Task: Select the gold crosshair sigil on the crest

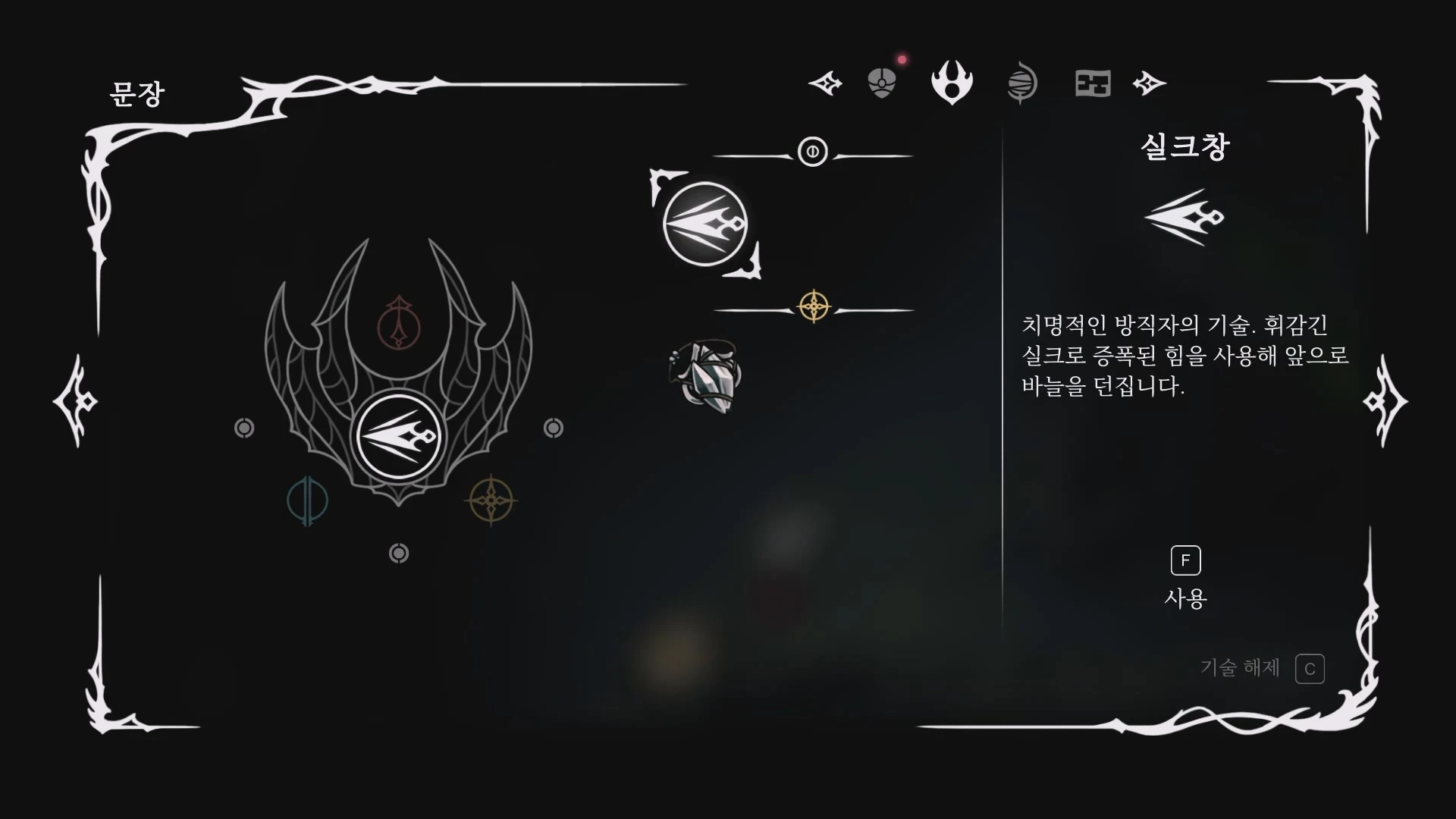Action: pos(491,501)
